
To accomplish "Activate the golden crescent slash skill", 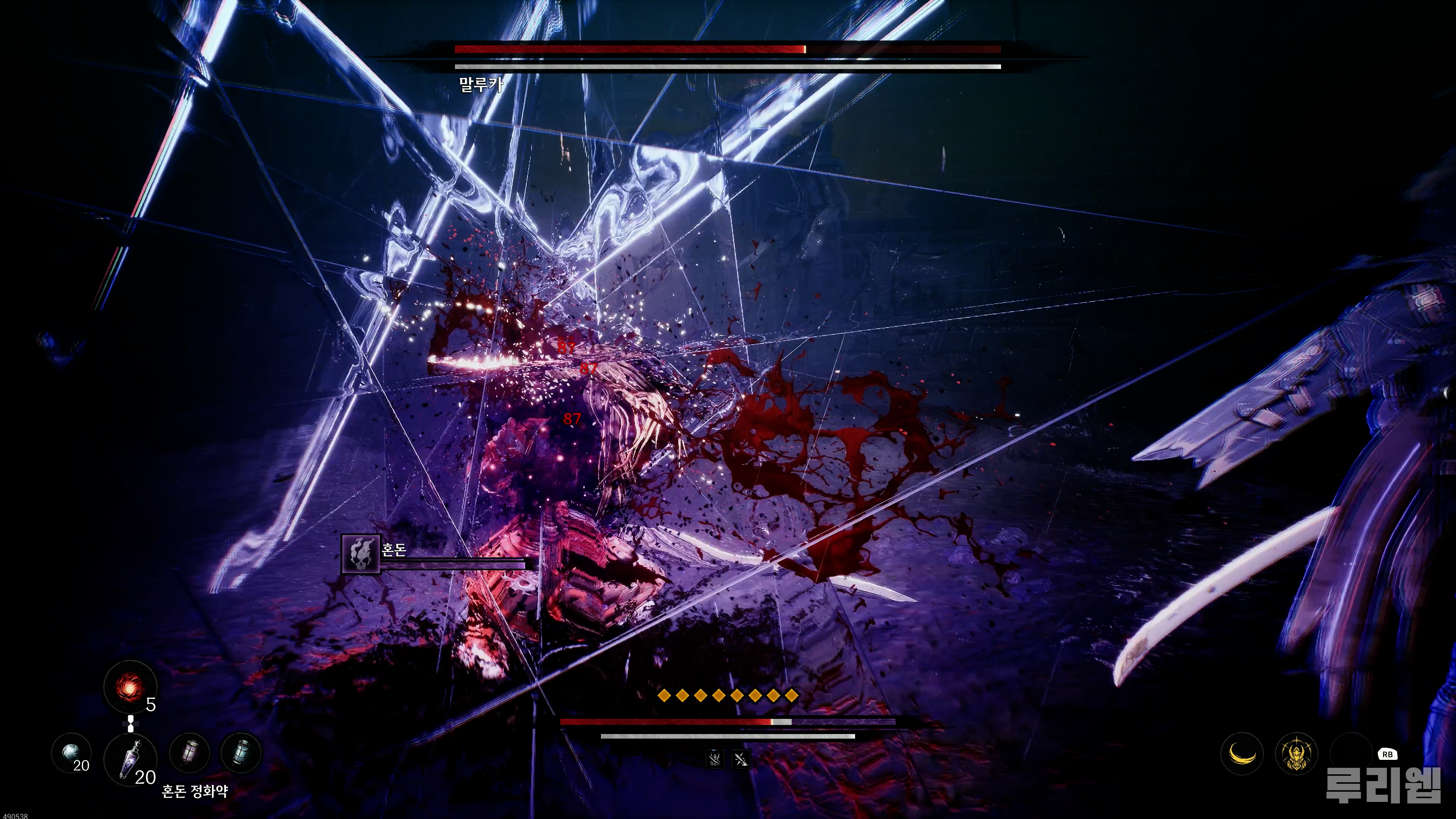I will [1242, 753].
